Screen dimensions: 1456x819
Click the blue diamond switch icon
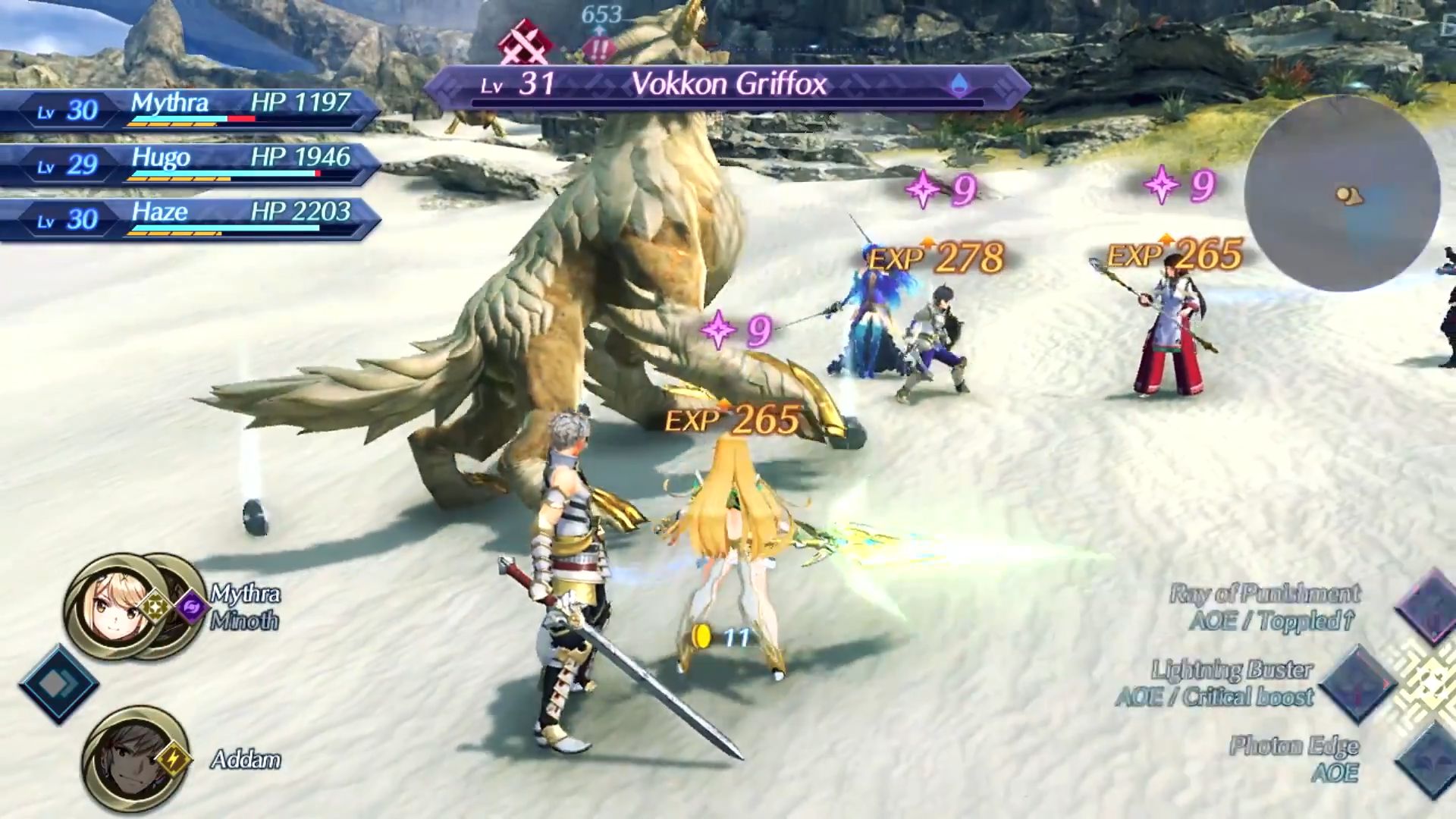pos(58,684)
